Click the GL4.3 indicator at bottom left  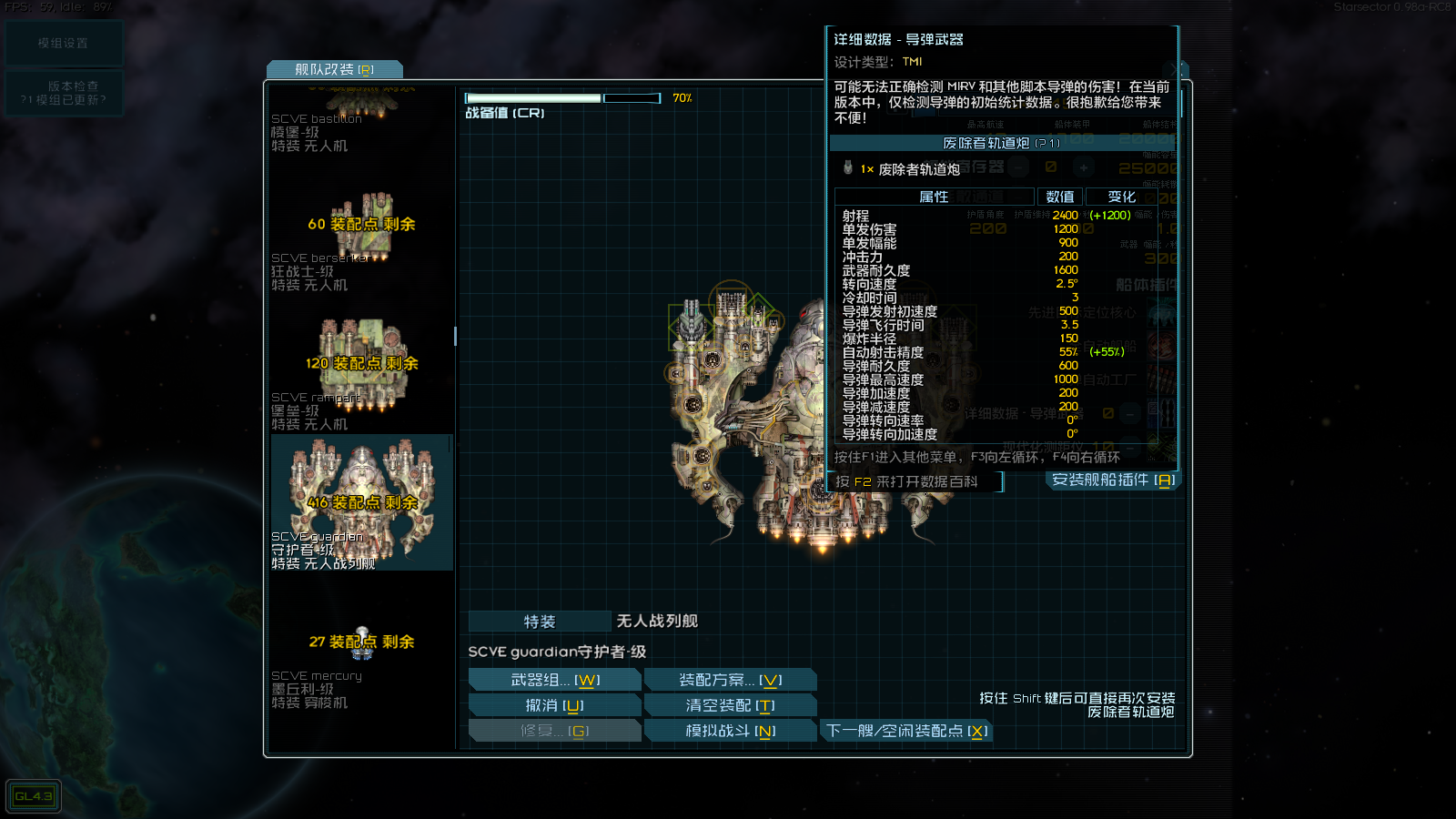tap(34, 795)
